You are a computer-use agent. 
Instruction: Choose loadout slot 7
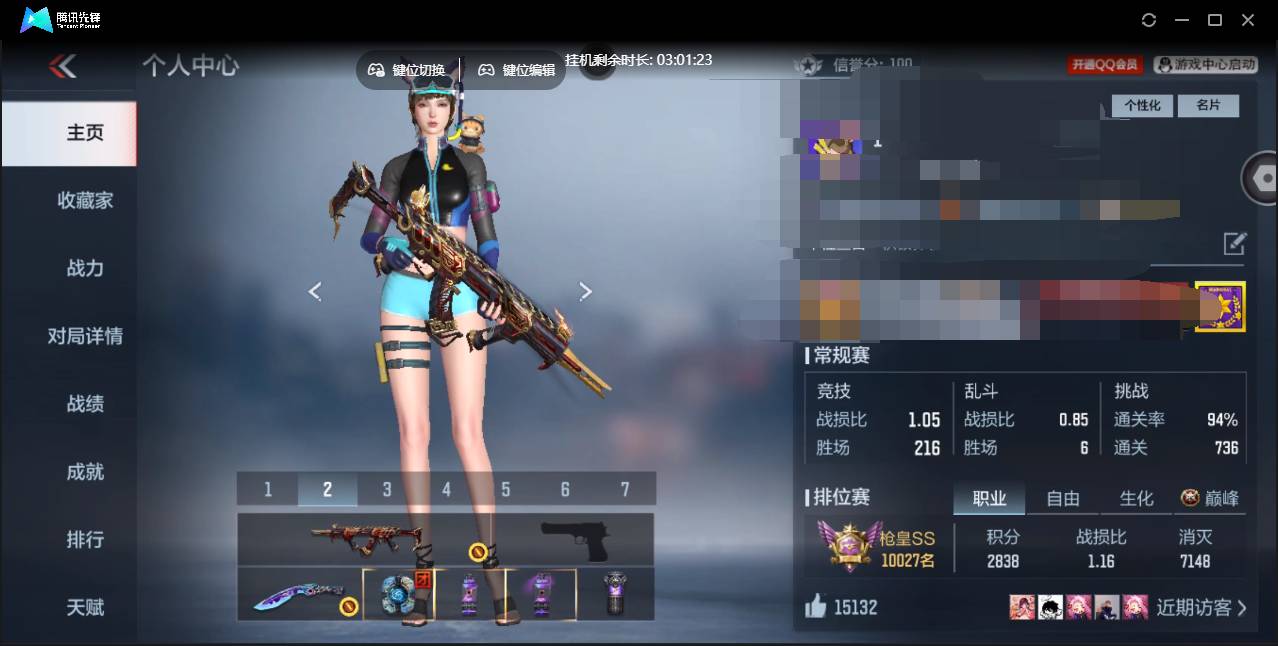point(625,489)
